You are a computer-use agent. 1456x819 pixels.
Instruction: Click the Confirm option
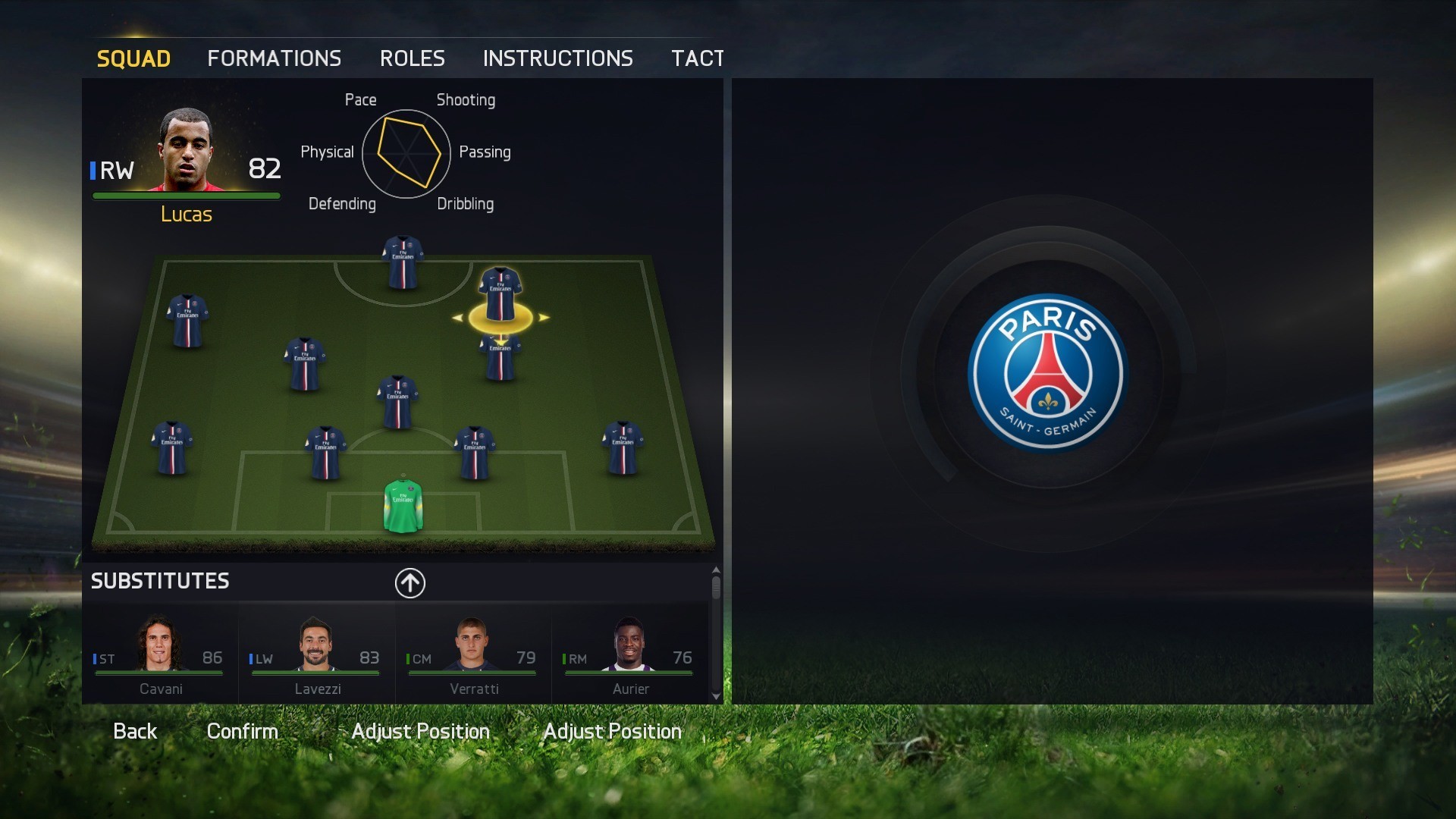pos(243,730)
